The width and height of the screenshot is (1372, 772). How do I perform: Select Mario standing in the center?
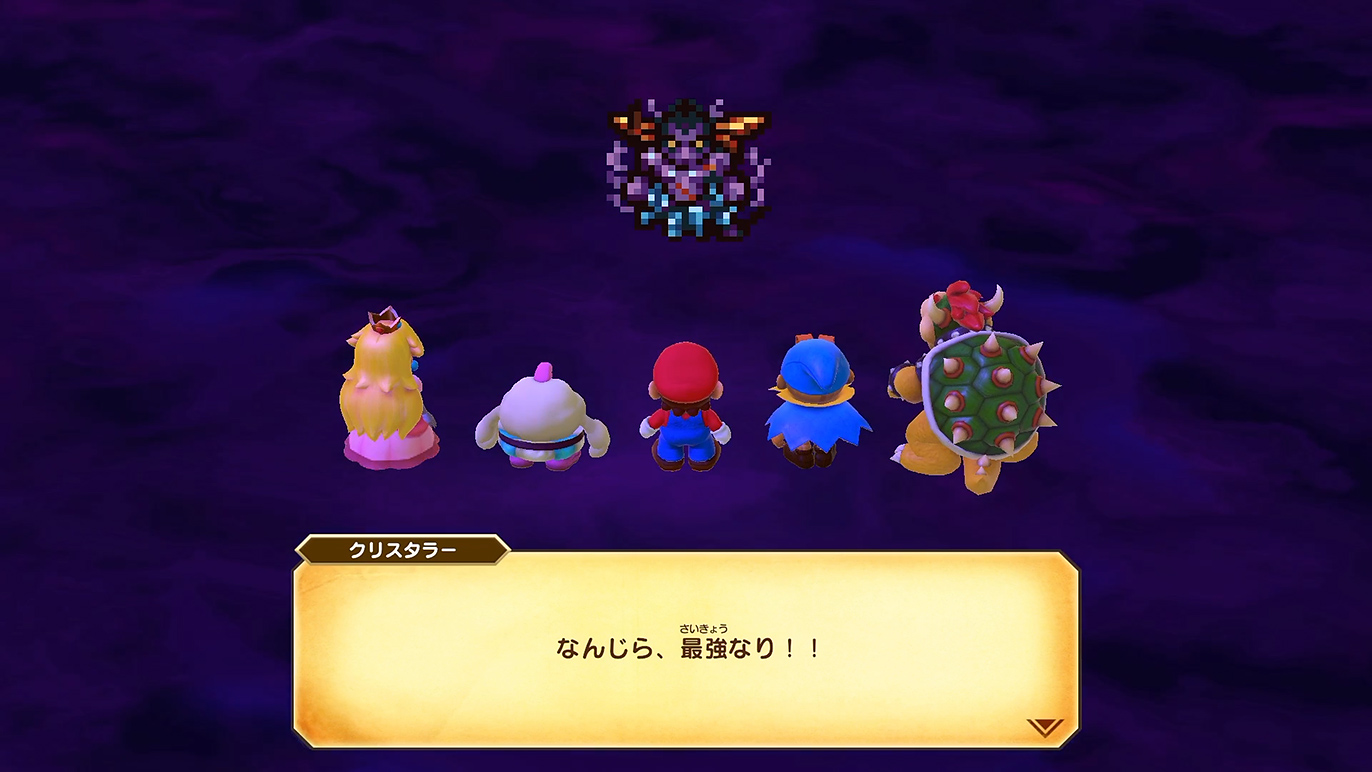coord(685,410)
